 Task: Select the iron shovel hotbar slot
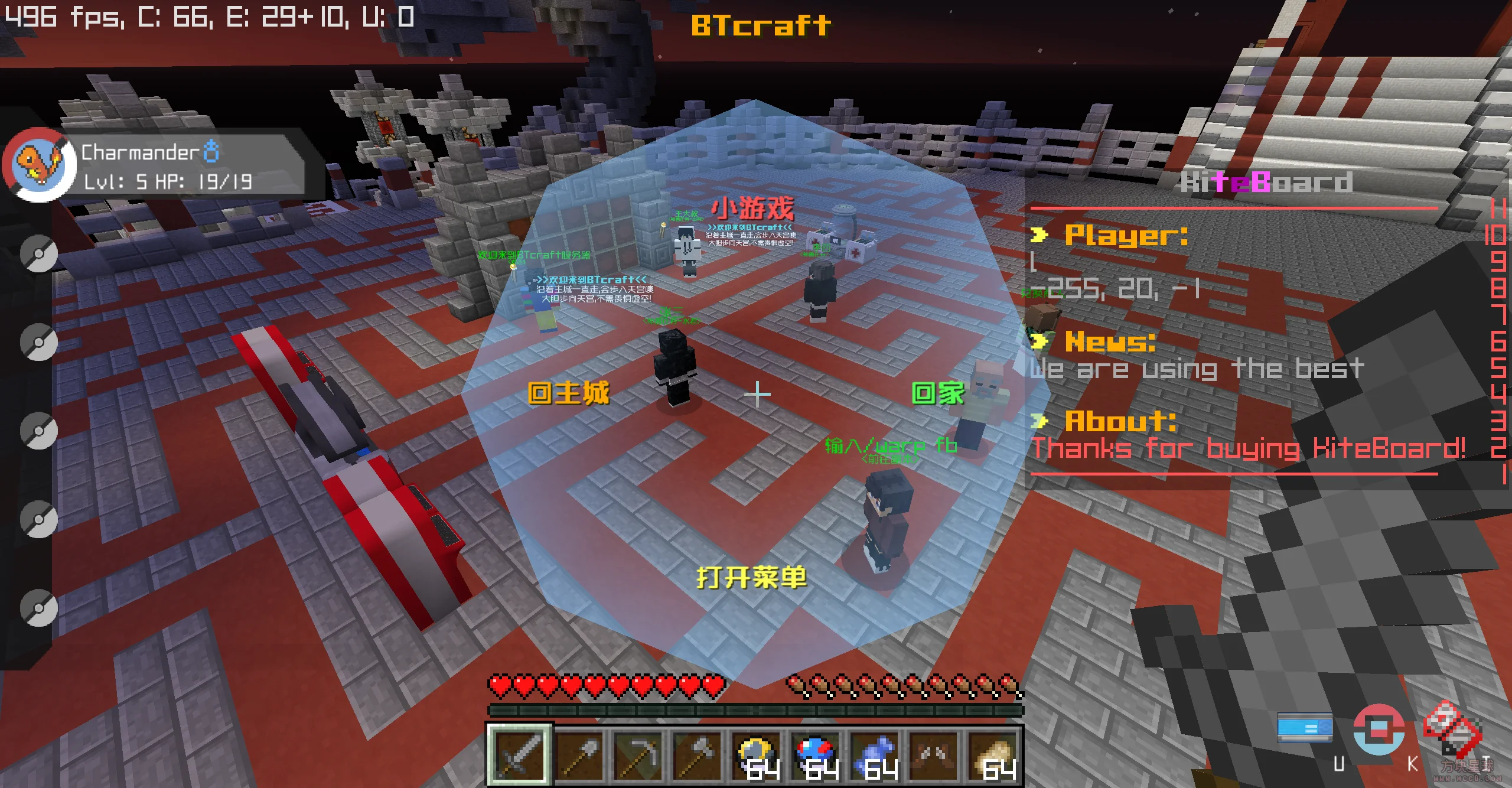click(x=581, y=756)
